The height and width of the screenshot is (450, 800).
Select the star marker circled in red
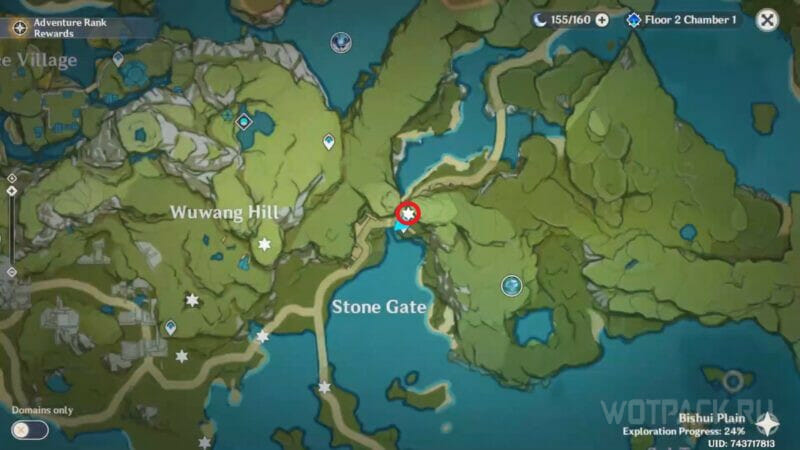408,212
